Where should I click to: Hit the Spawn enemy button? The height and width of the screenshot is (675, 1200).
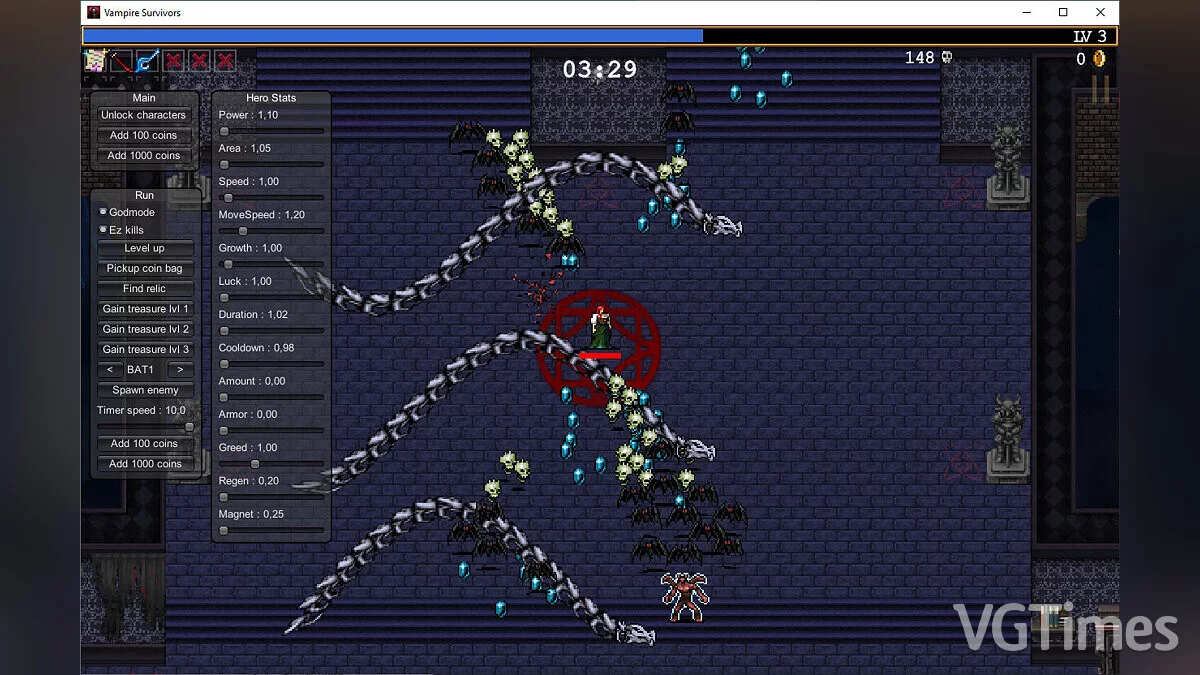pos(145,390)
